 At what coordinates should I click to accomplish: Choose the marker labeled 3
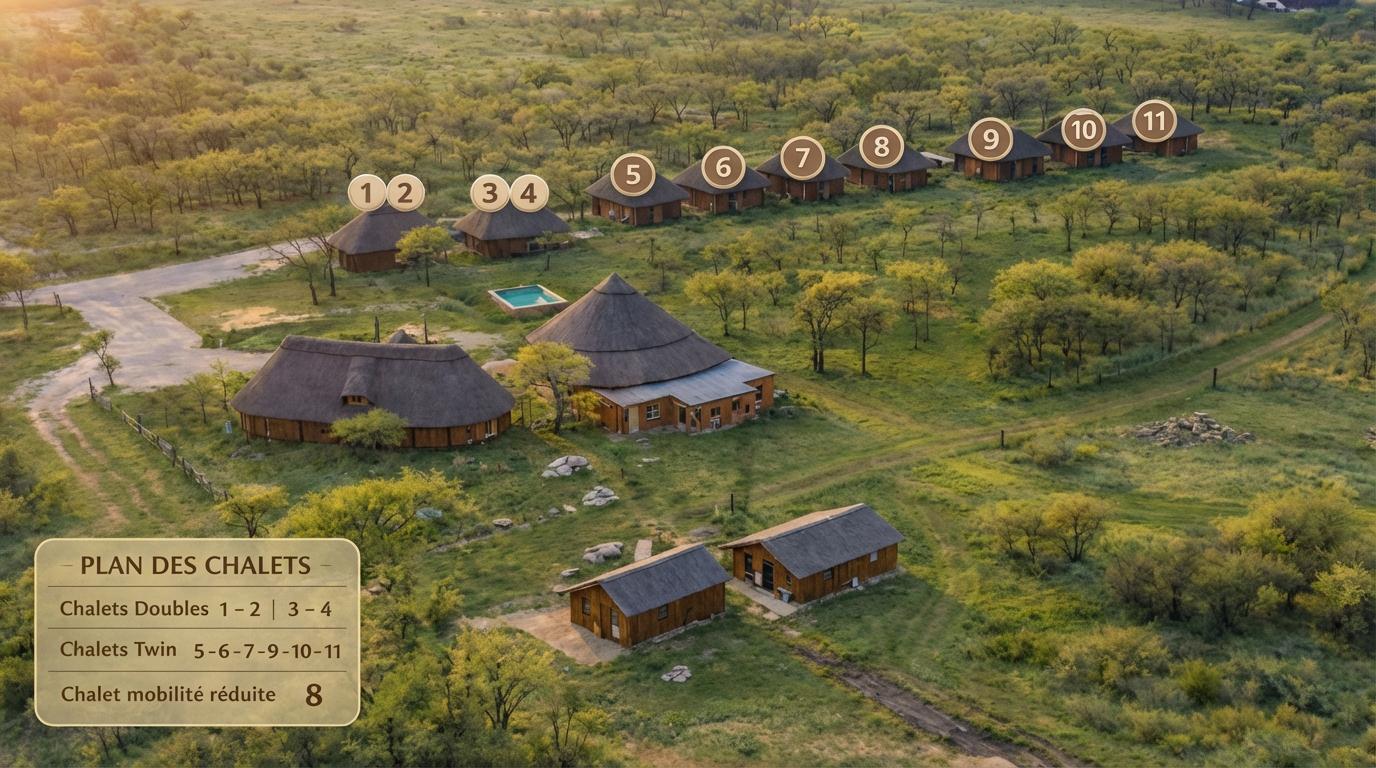pyautogui.click(x=490, y=193)
